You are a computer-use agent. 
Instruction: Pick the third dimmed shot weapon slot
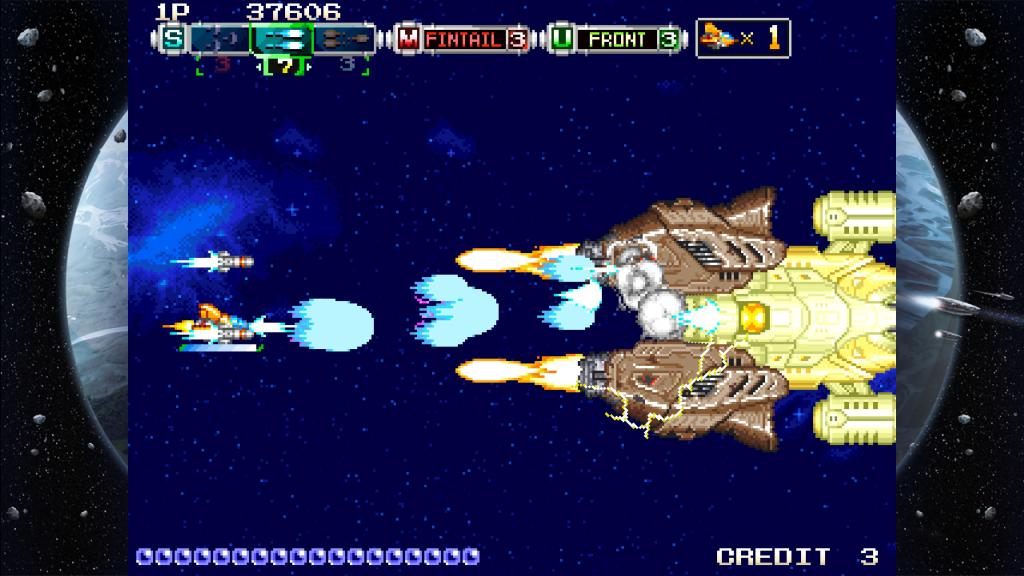pos(345,39)
